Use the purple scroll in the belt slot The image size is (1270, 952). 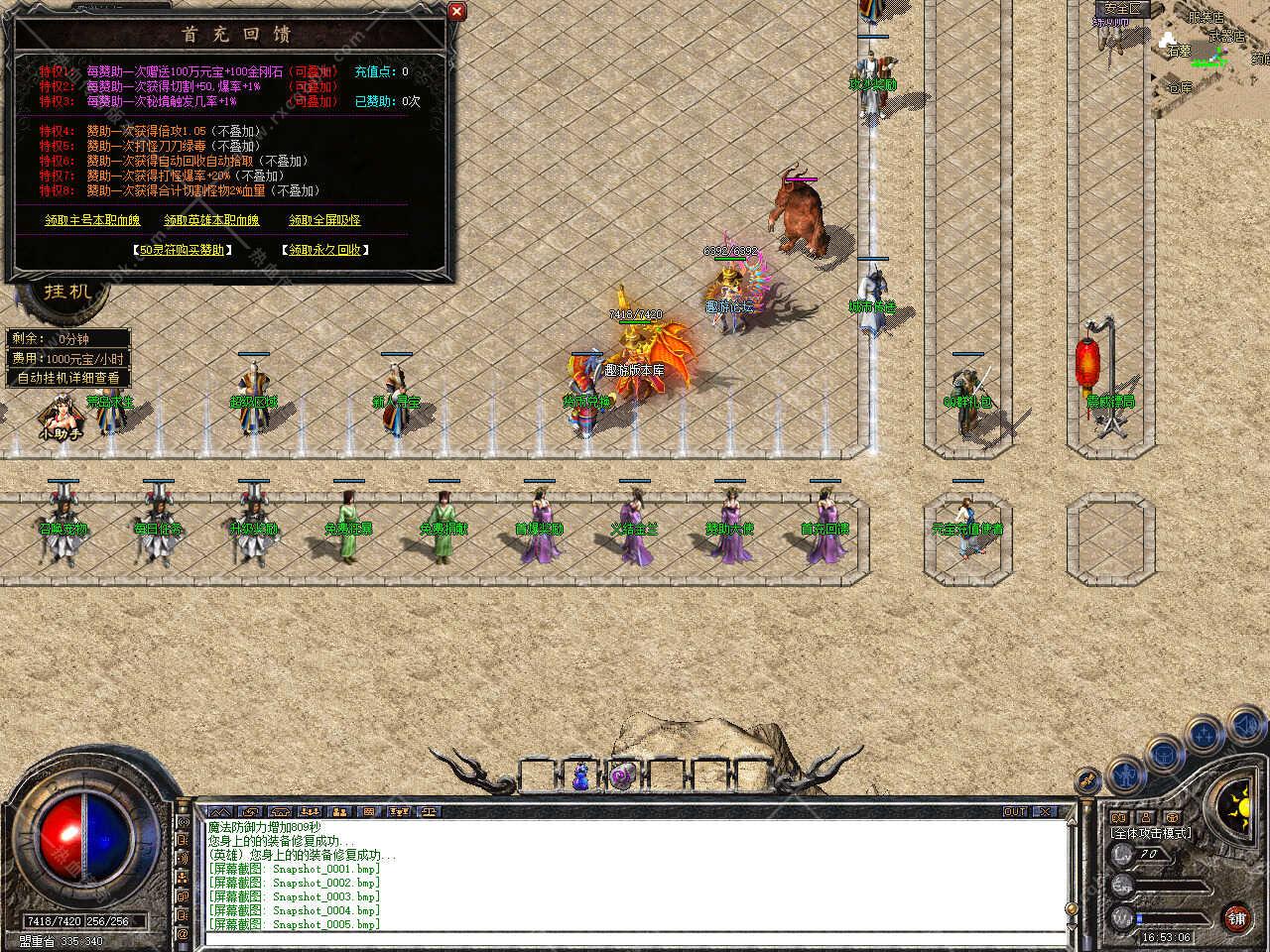pyautogui.click(x=622, y=776)
